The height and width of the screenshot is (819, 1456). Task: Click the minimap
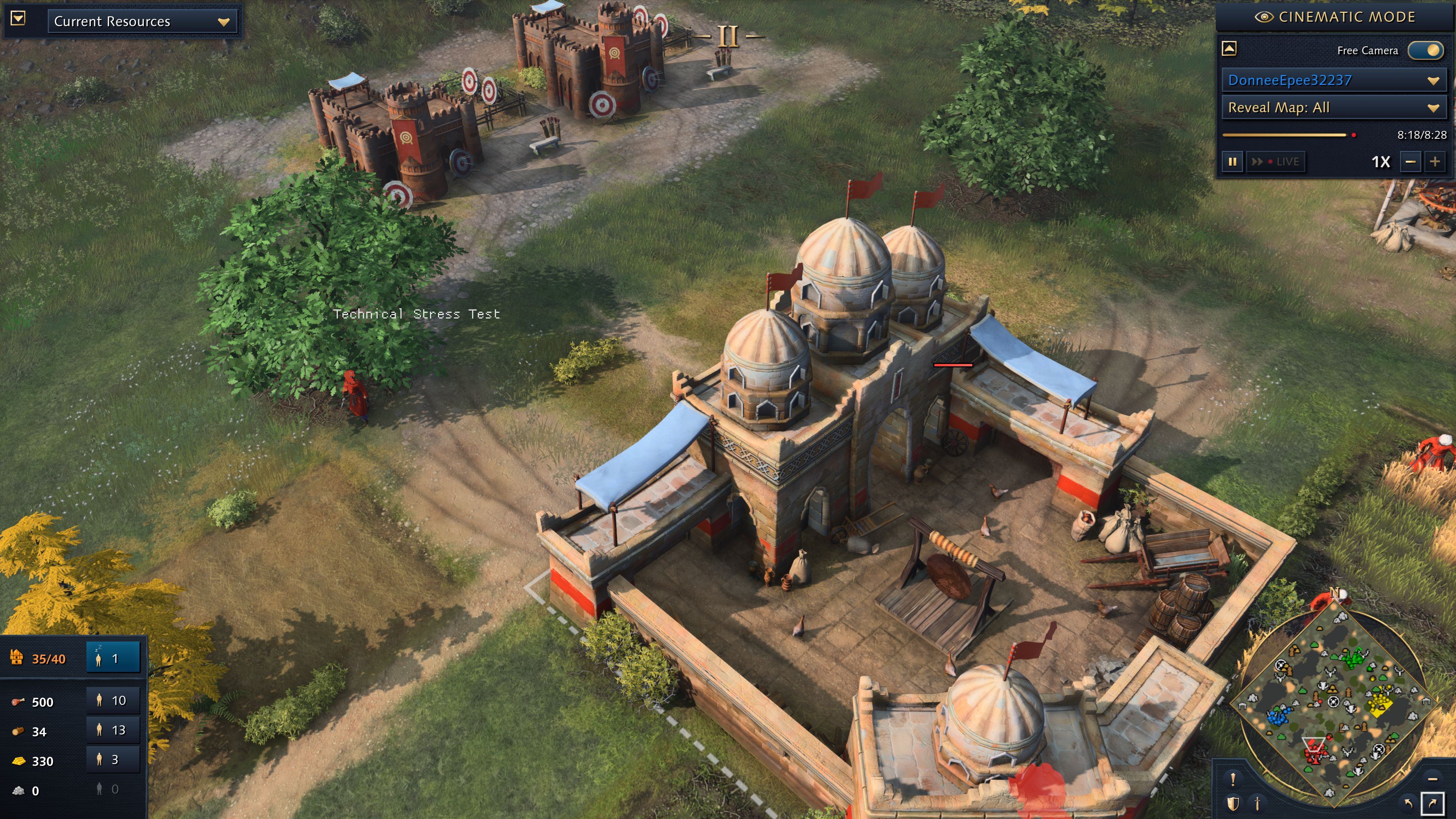click(1334, 701)
